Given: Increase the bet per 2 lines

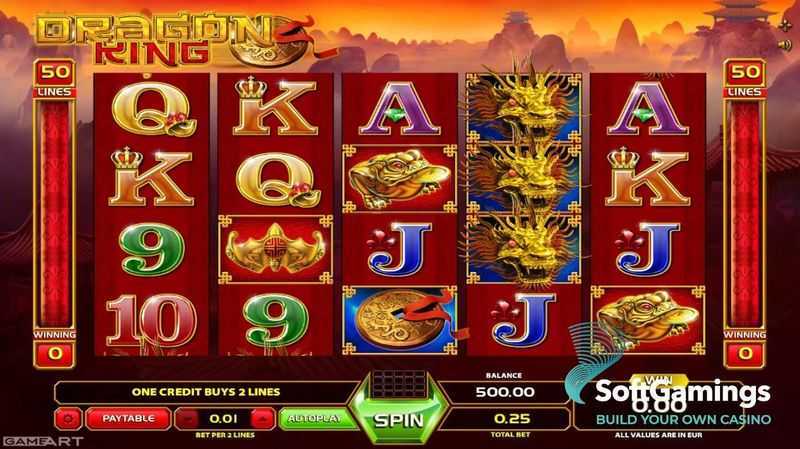Looking at the screenshot, I should [262, 417].
